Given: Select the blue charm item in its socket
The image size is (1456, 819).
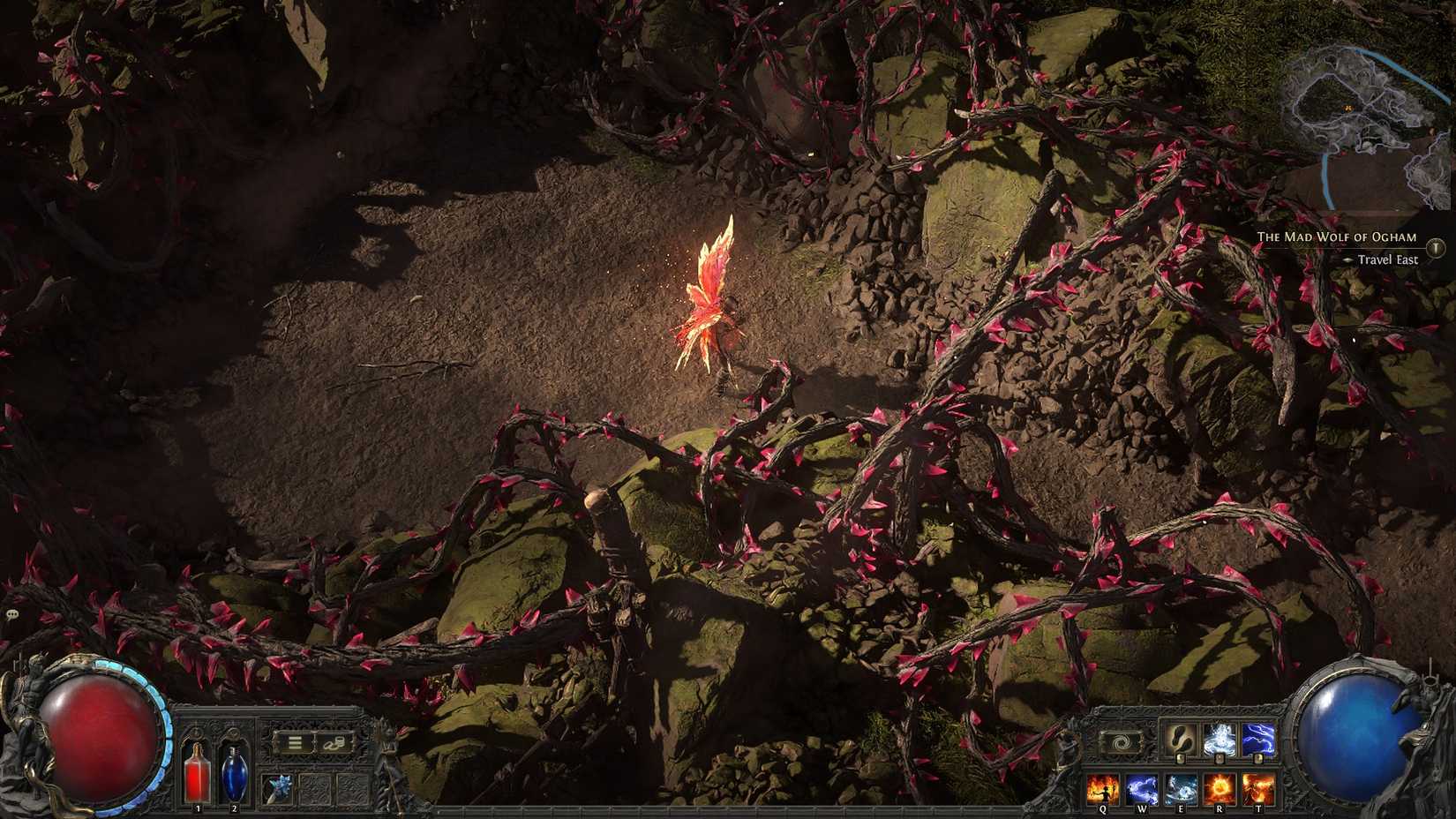Looking at the screenshot, I should pos(278,787).
